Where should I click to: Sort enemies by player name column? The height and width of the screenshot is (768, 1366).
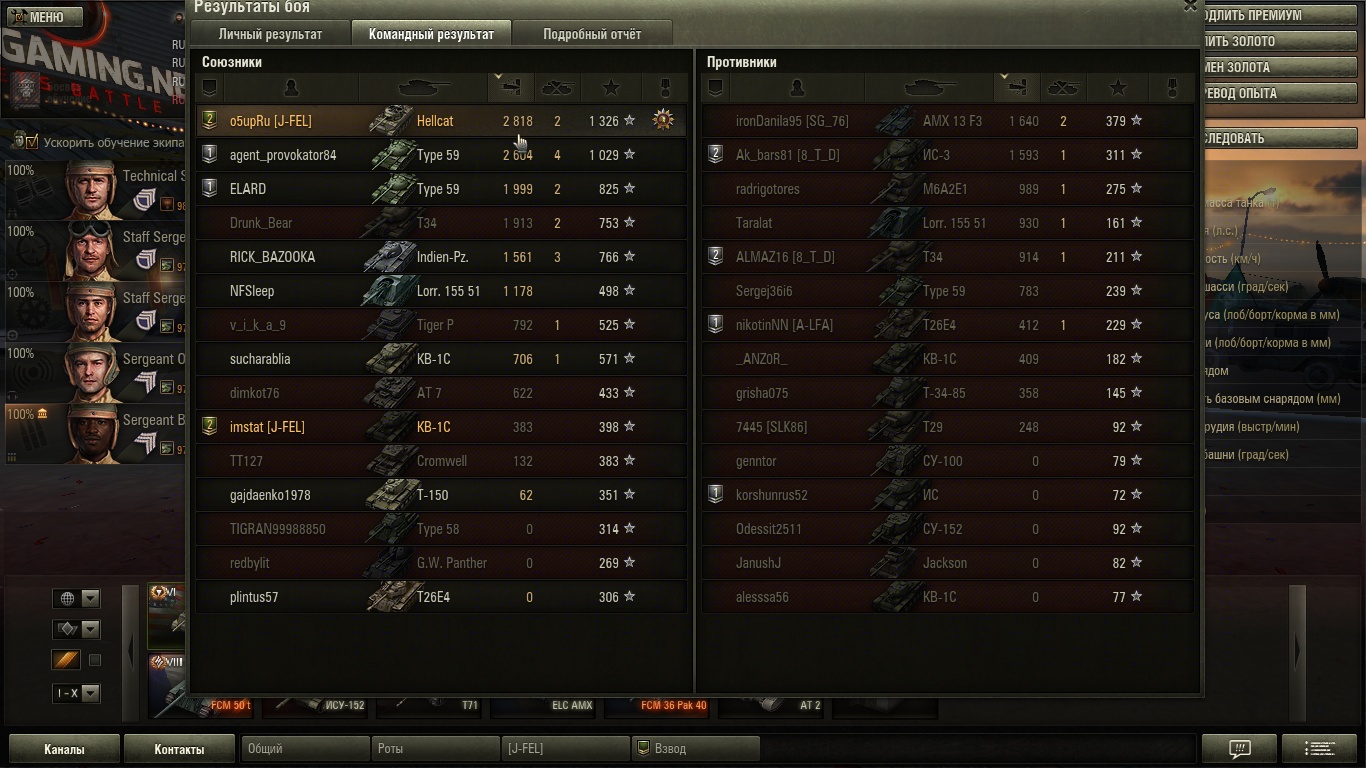(797, 88)
